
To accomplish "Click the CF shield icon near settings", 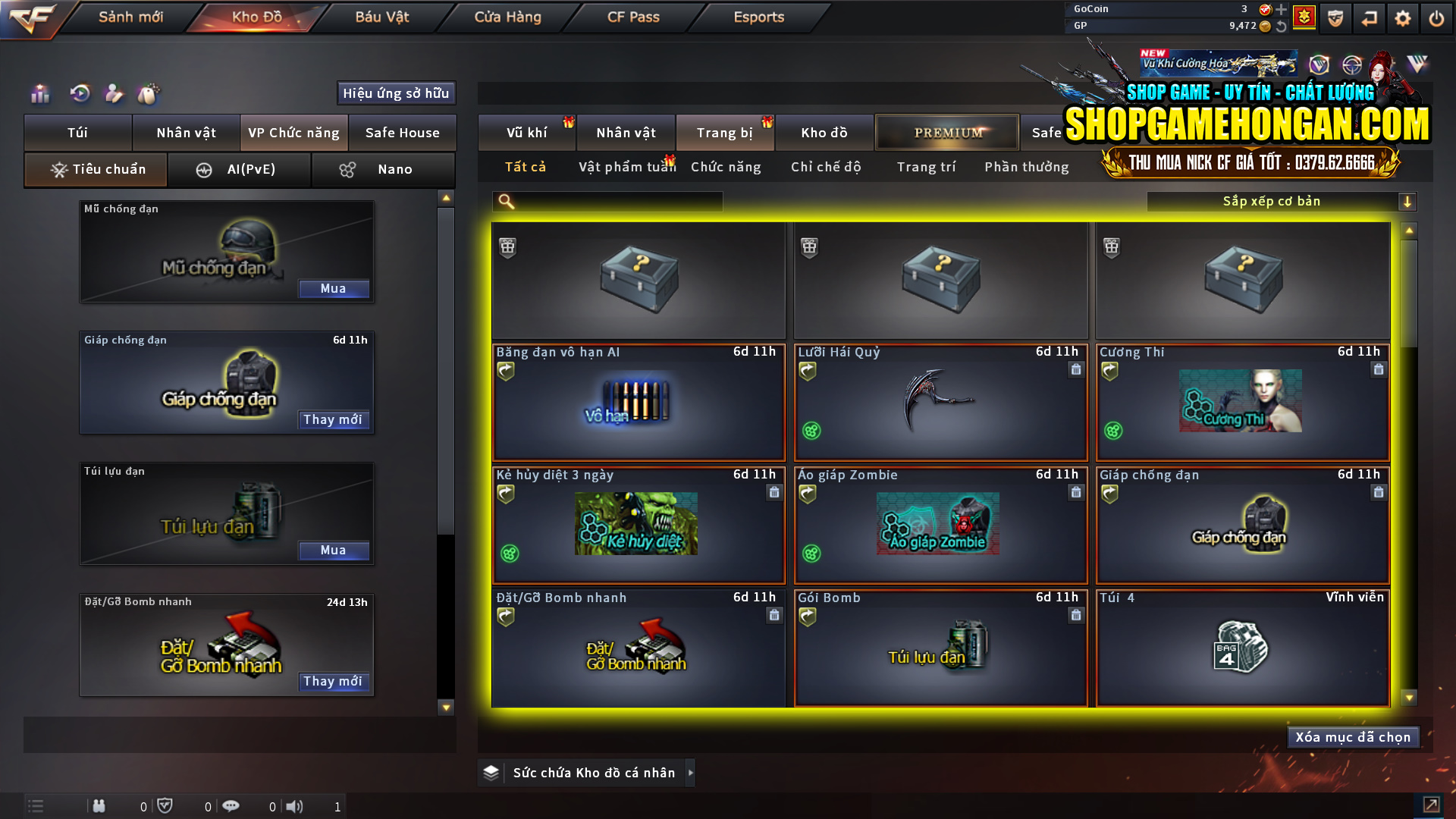I will tap(1335, 18).
